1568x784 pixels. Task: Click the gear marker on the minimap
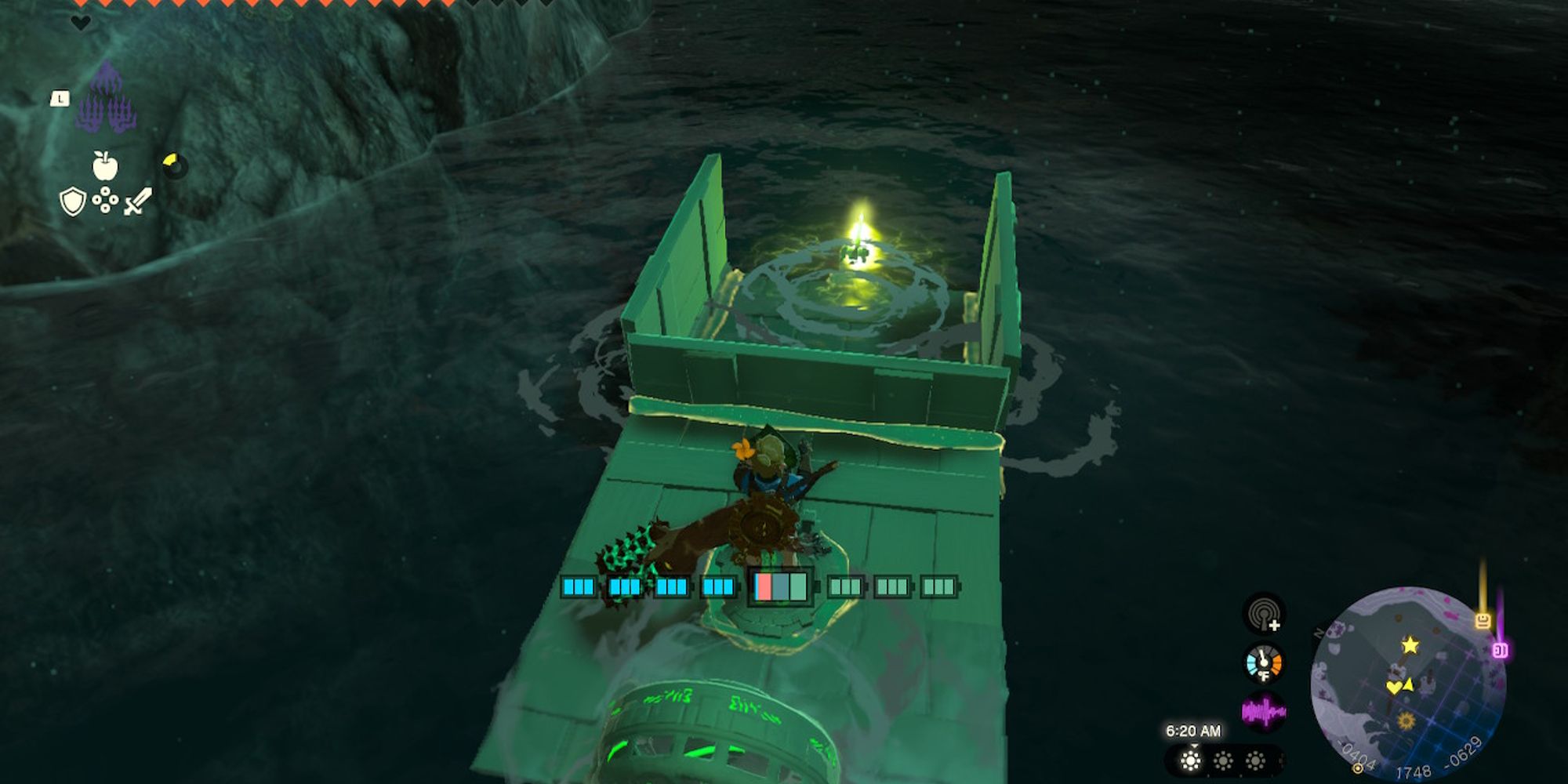(x=1406, y=721)
